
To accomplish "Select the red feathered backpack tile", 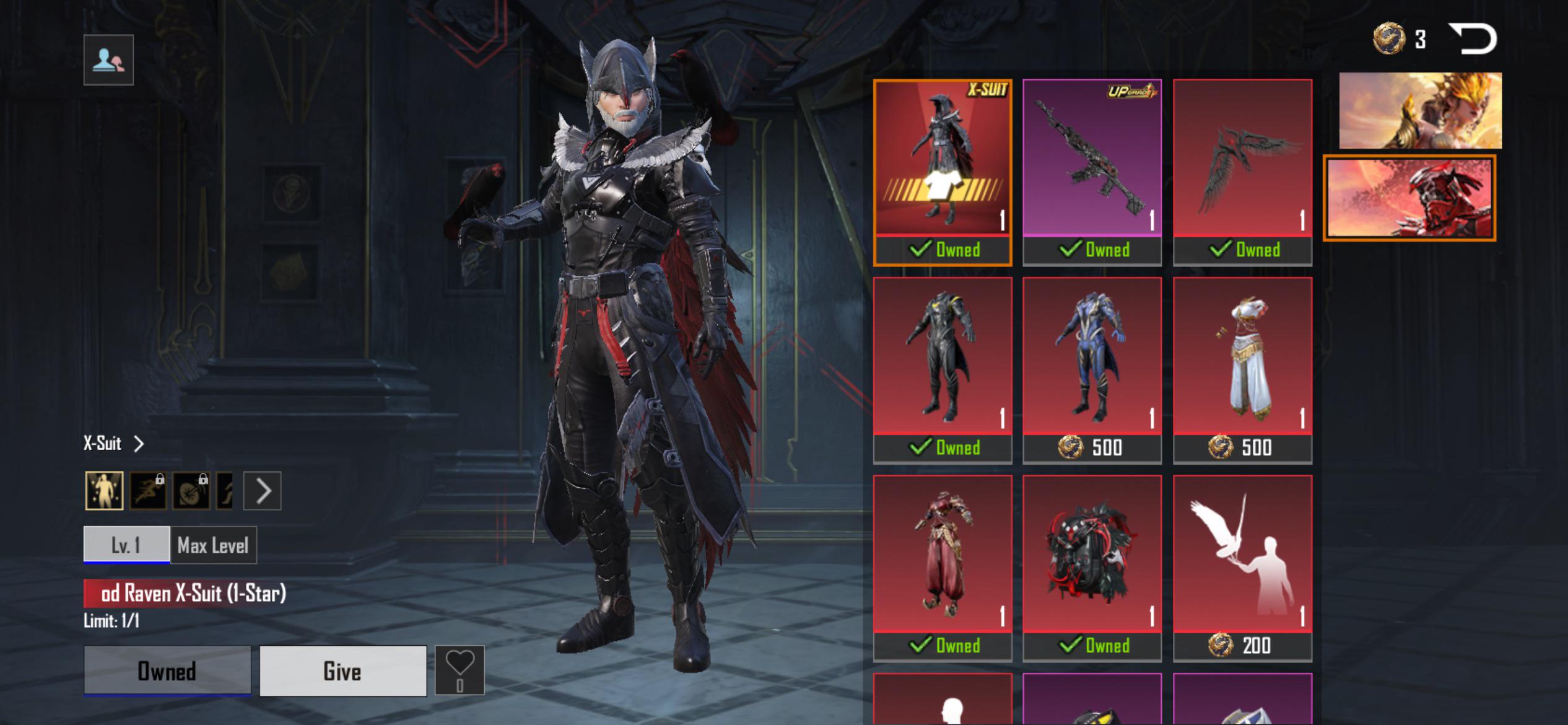I will [x=1092, y=568].
